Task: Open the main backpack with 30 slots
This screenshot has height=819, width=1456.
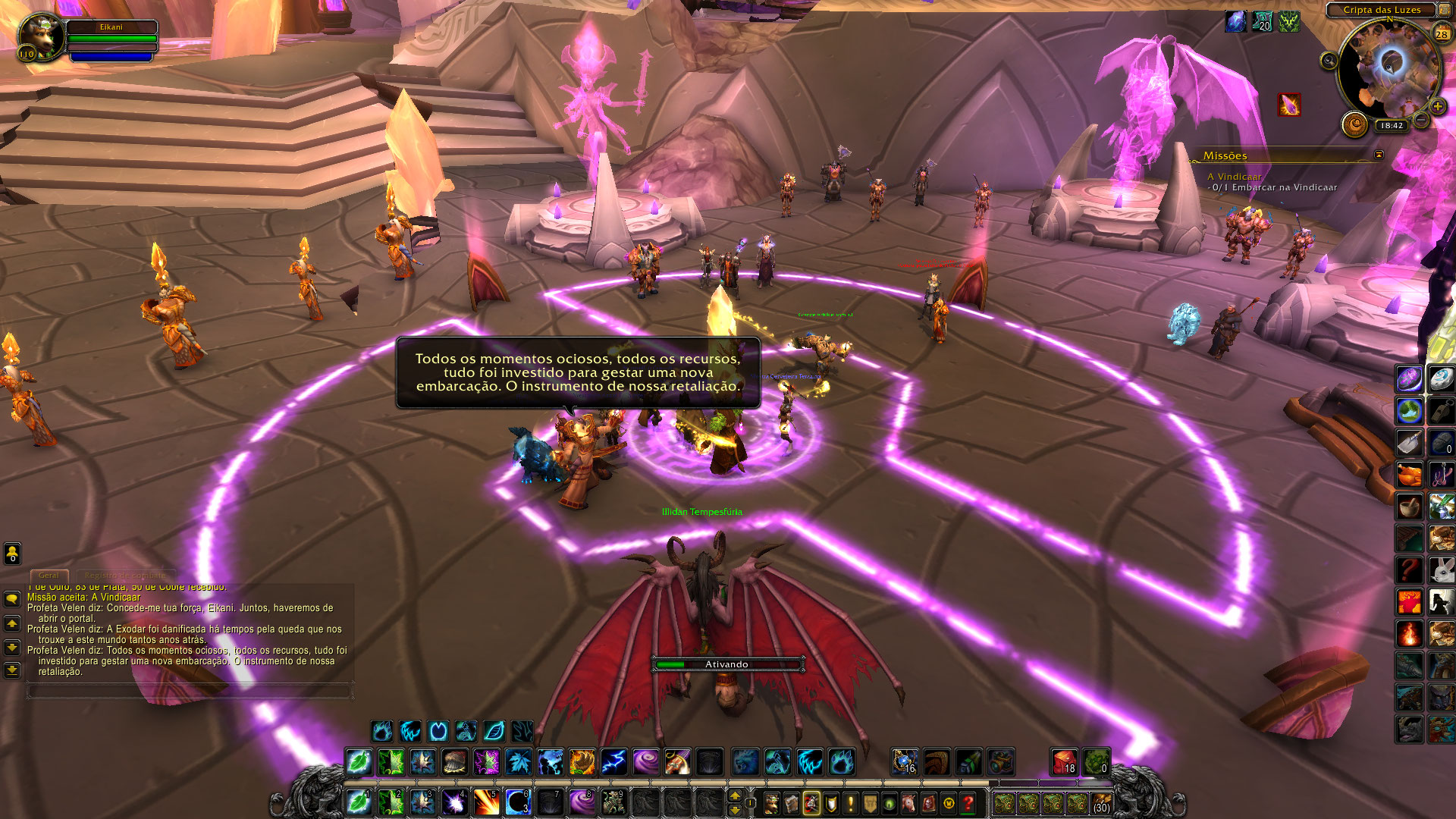Action: click(1101, 802)
